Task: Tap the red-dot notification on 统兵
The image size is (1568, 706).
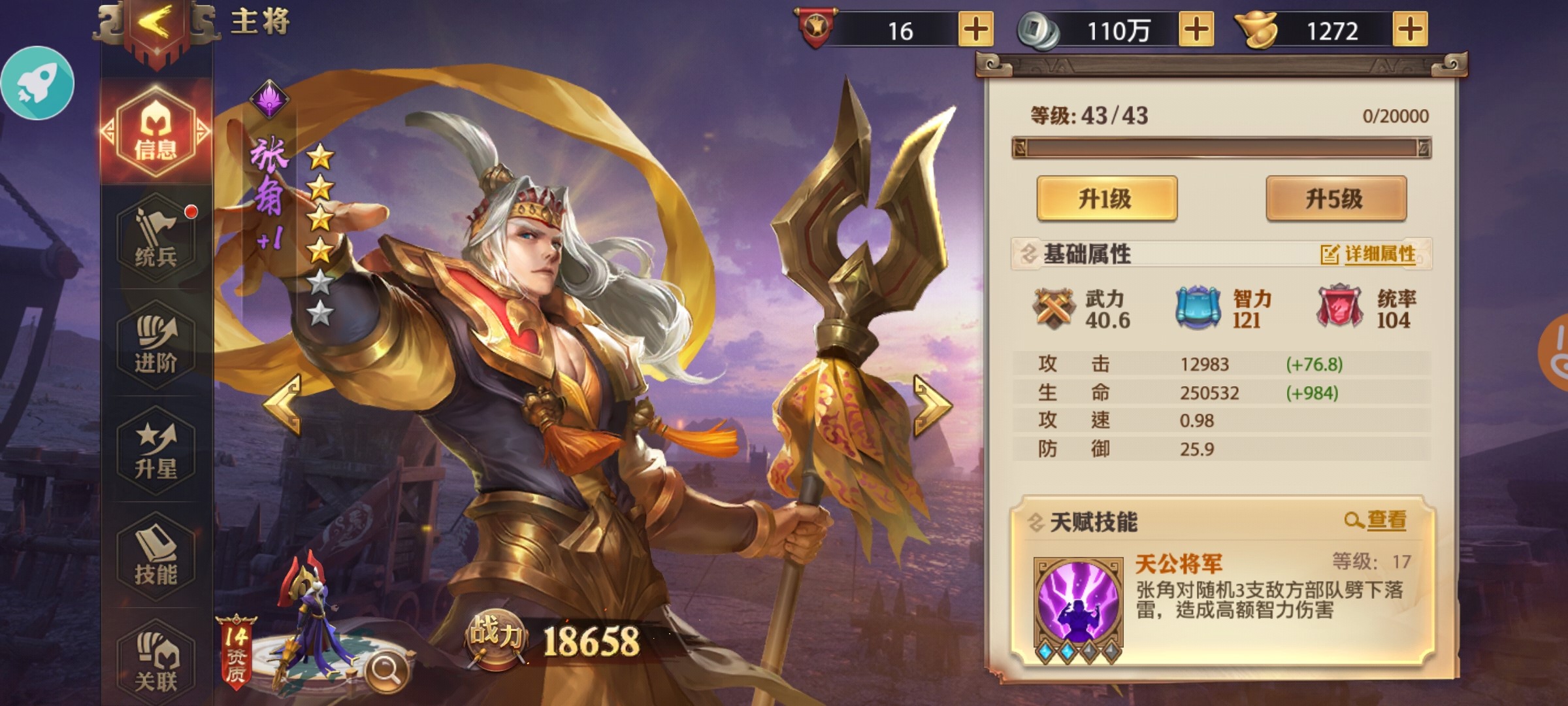Action: [190, 211]
